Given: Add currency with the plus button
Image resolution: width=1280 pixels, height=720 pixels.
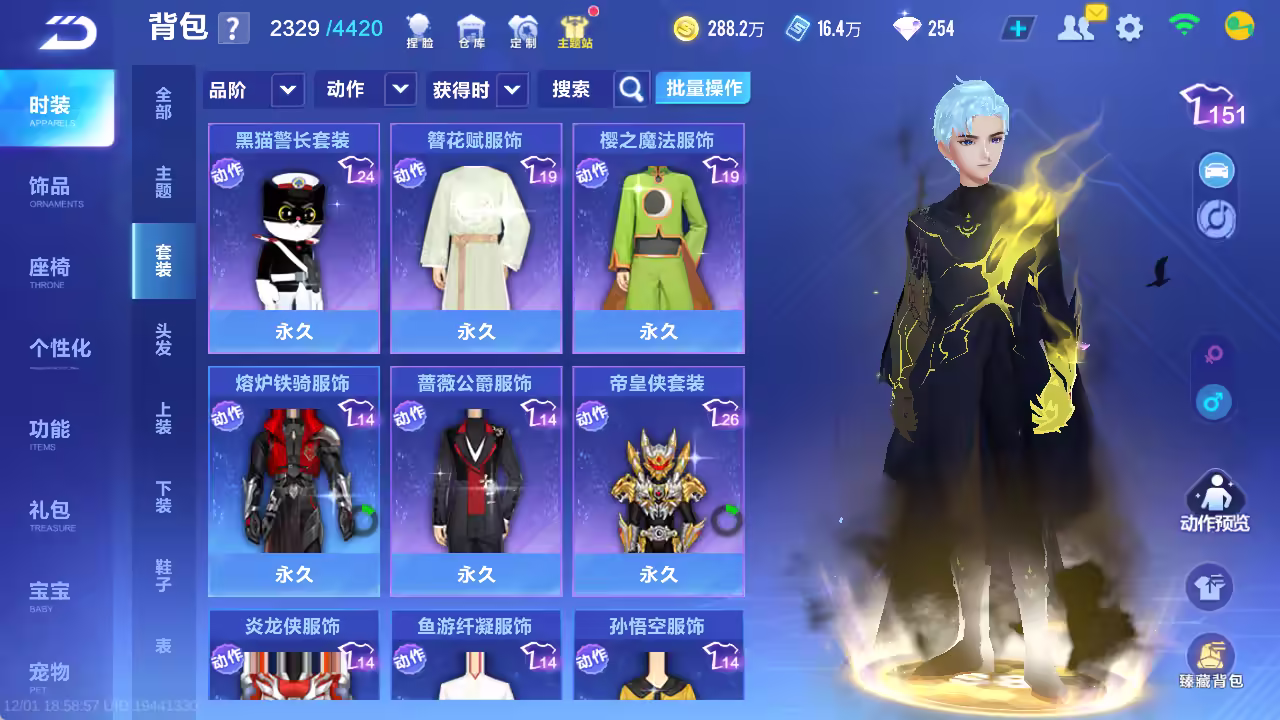Looking at the screenshot, I should click(x=1018, y=28).
